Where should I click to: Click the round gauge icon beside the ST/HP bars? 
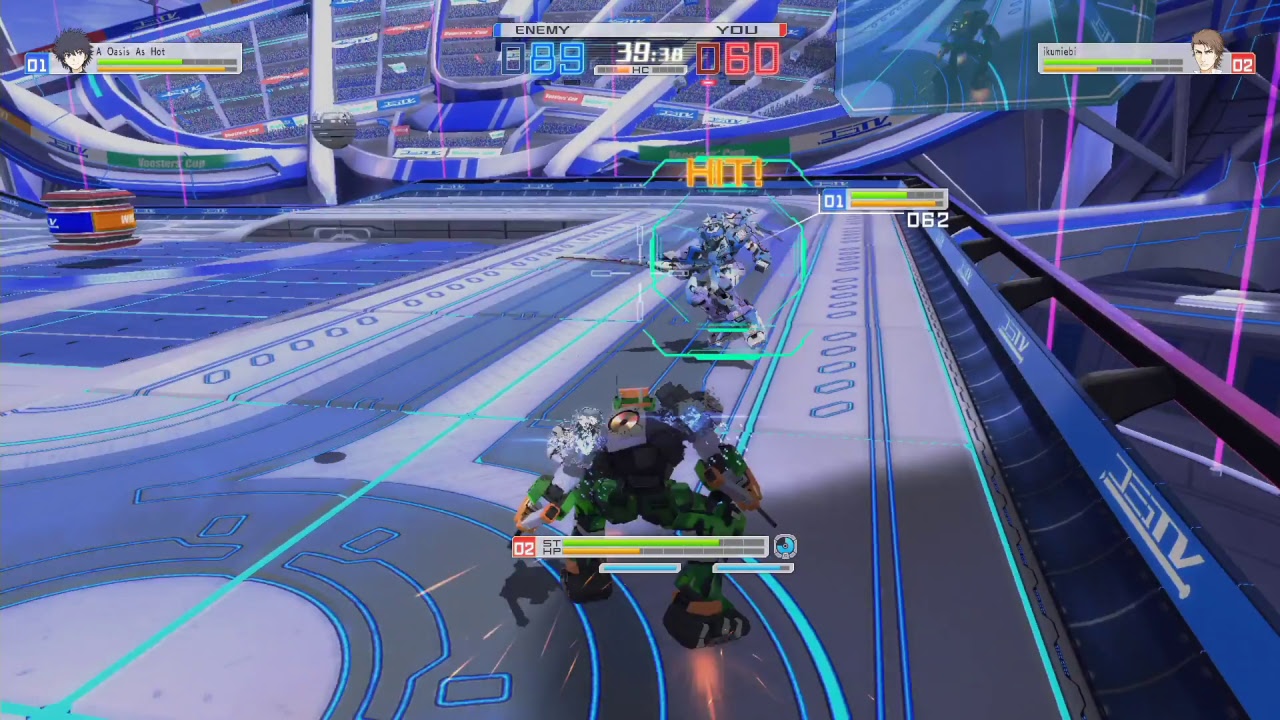(x=785, y=546)
